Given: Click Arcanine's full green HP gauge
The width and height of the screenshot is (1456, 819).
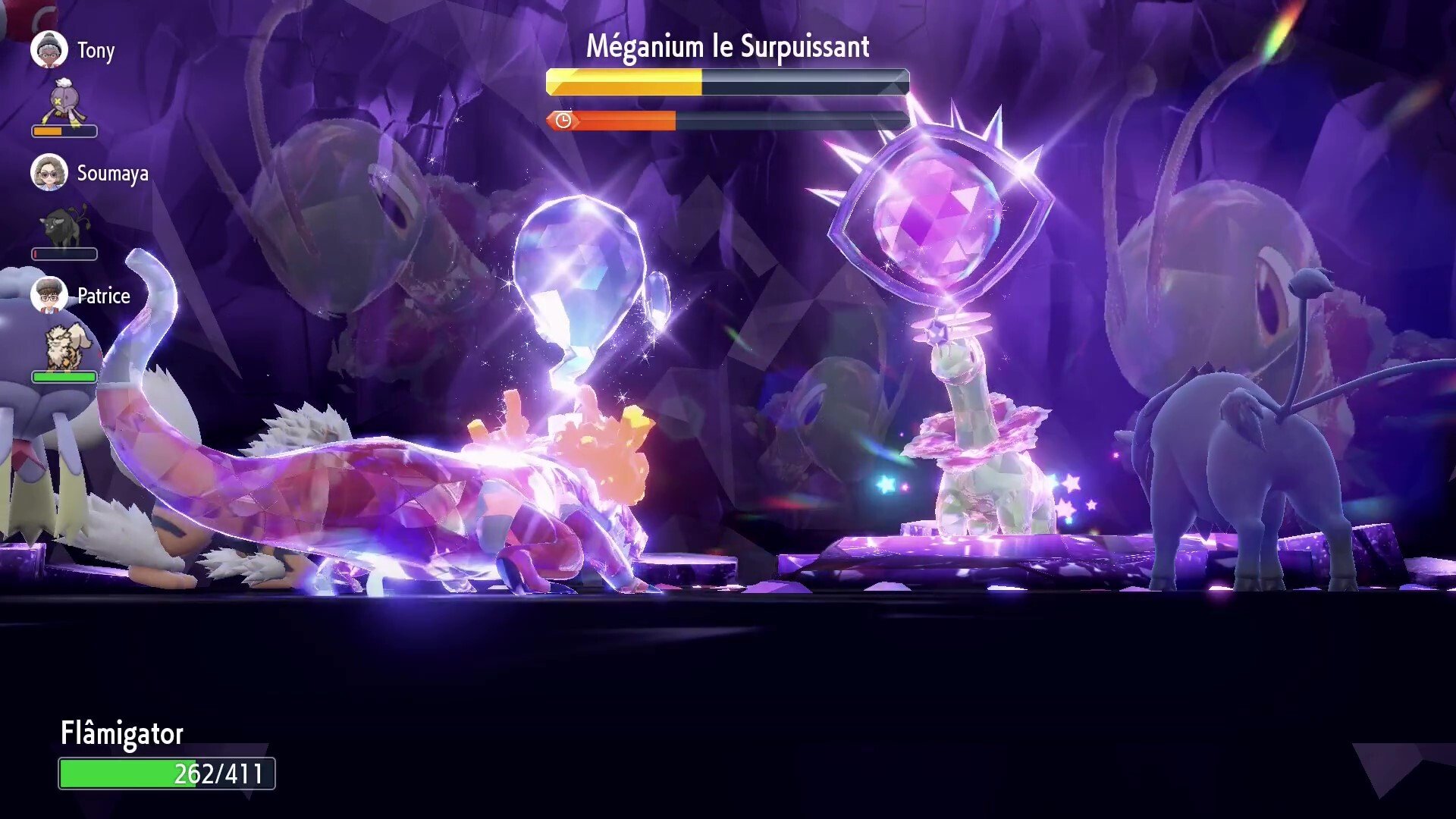Looking at the screenshot, I should click(x=64, y=375).
